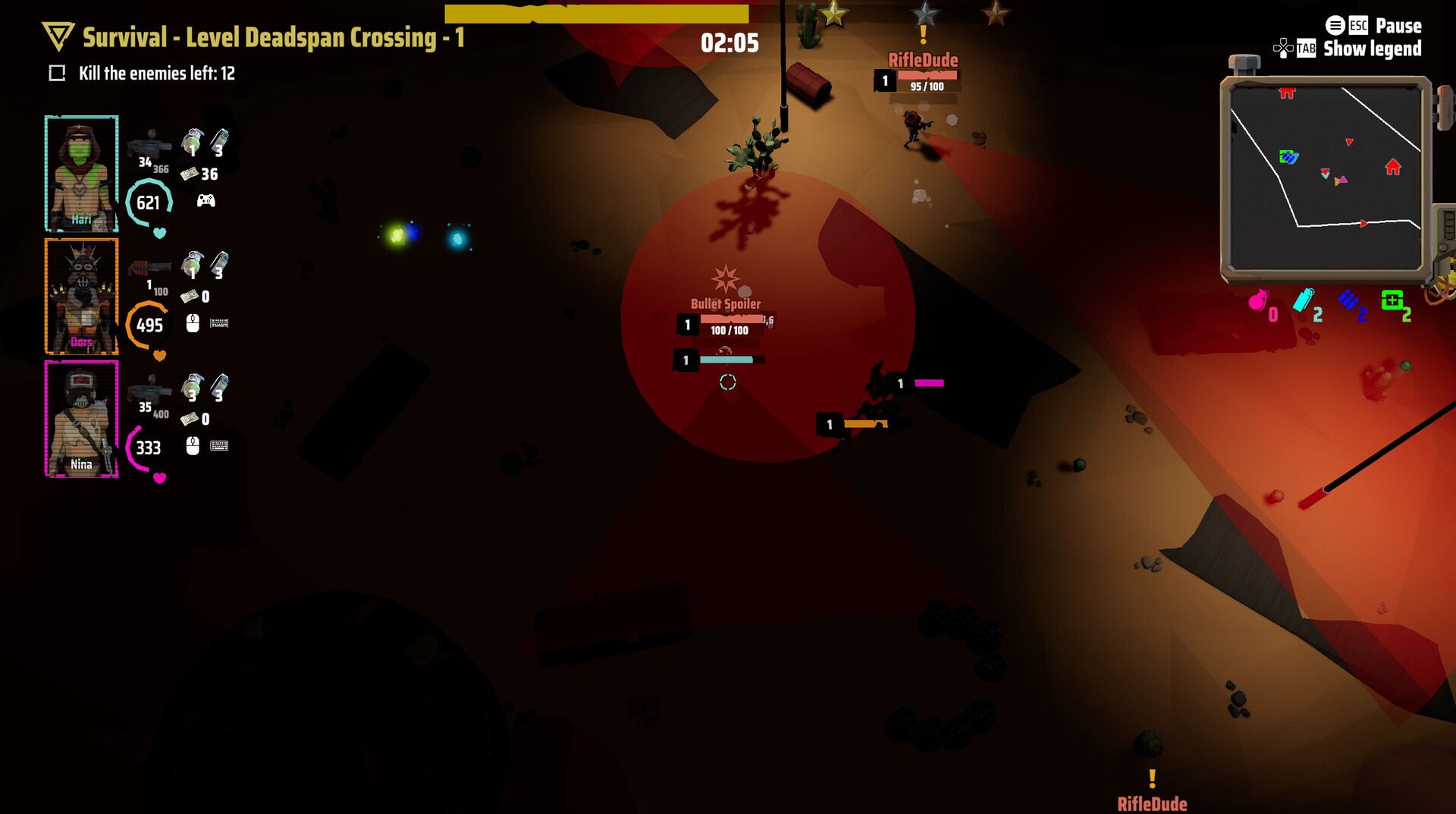Select Dars's character portrait

(81, 296)
